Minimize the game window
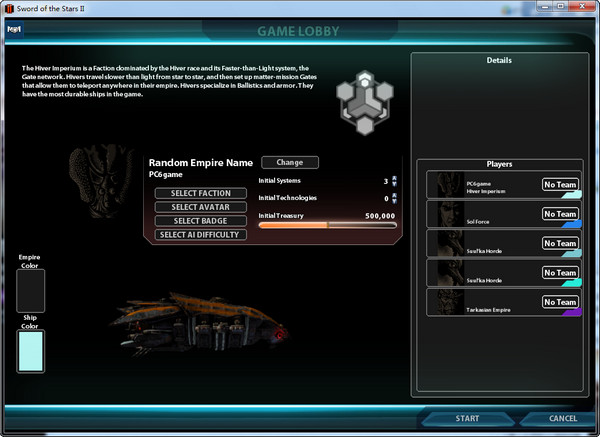This screenshot has height=437, width=600. point(547,8)
